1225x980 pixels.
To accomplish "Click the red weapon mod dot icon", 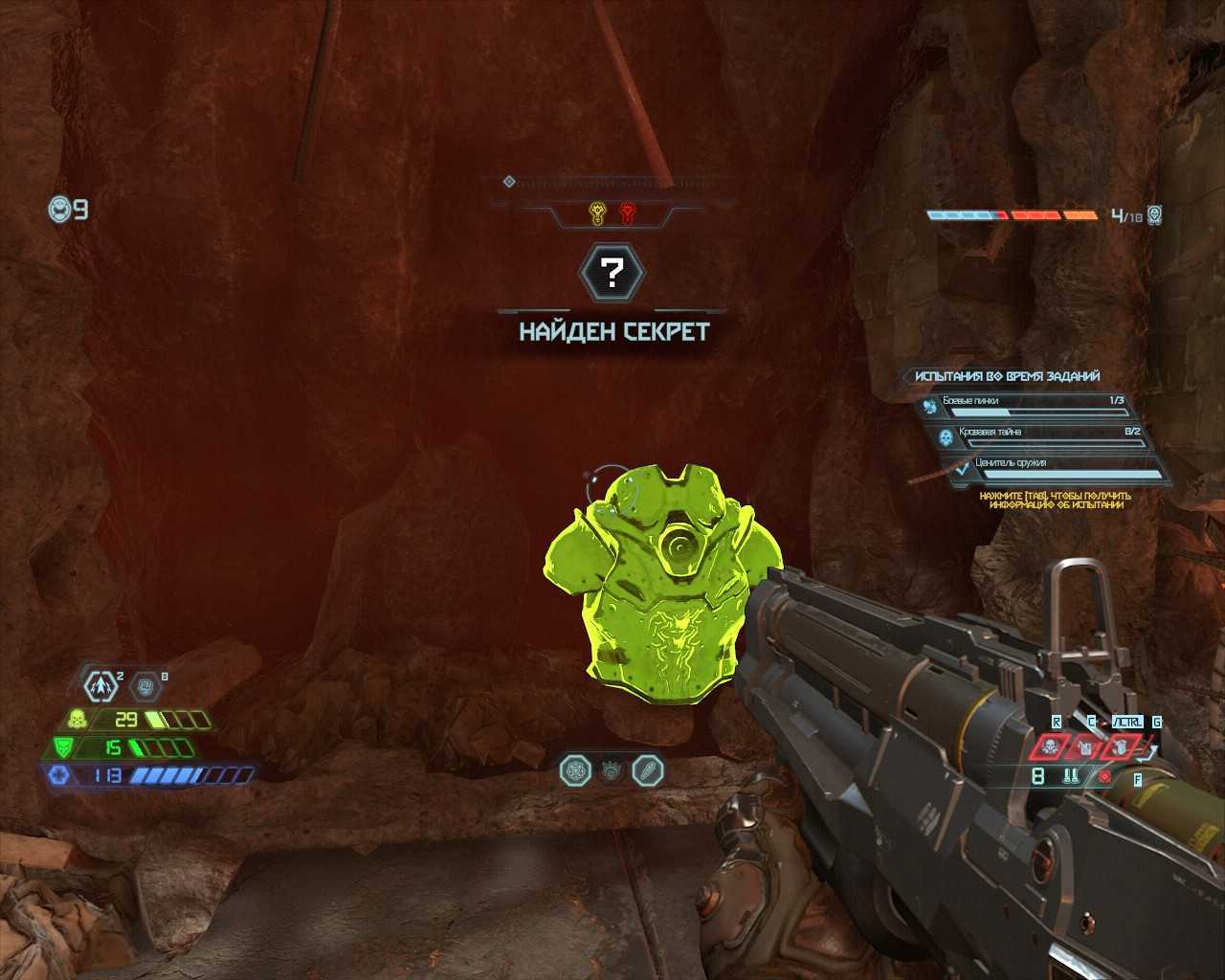I will click(1106, 777).
